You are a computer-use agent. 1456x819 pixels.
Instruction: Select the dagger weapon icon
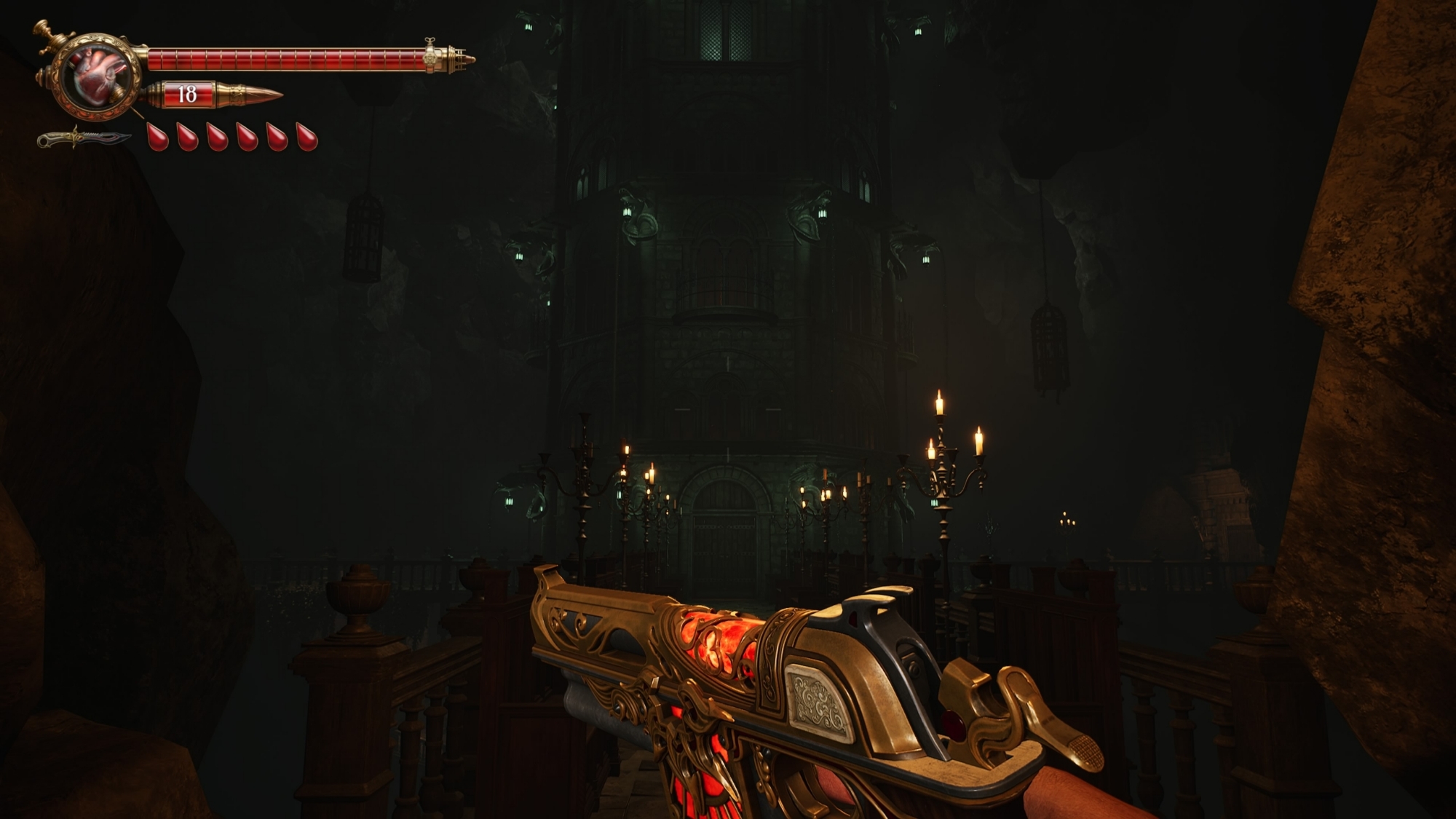point(84,138)
